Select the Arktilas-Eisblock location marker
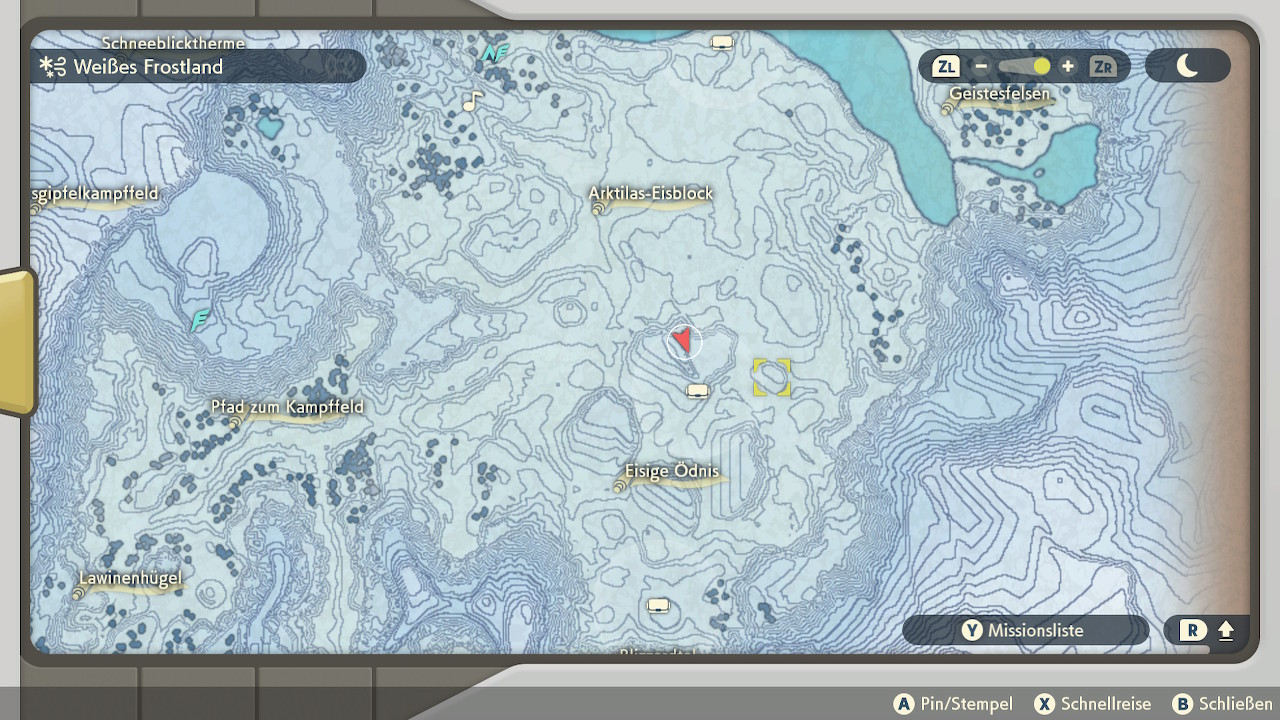Viewport: 1280px width, 720px height. tap(600, 208)
